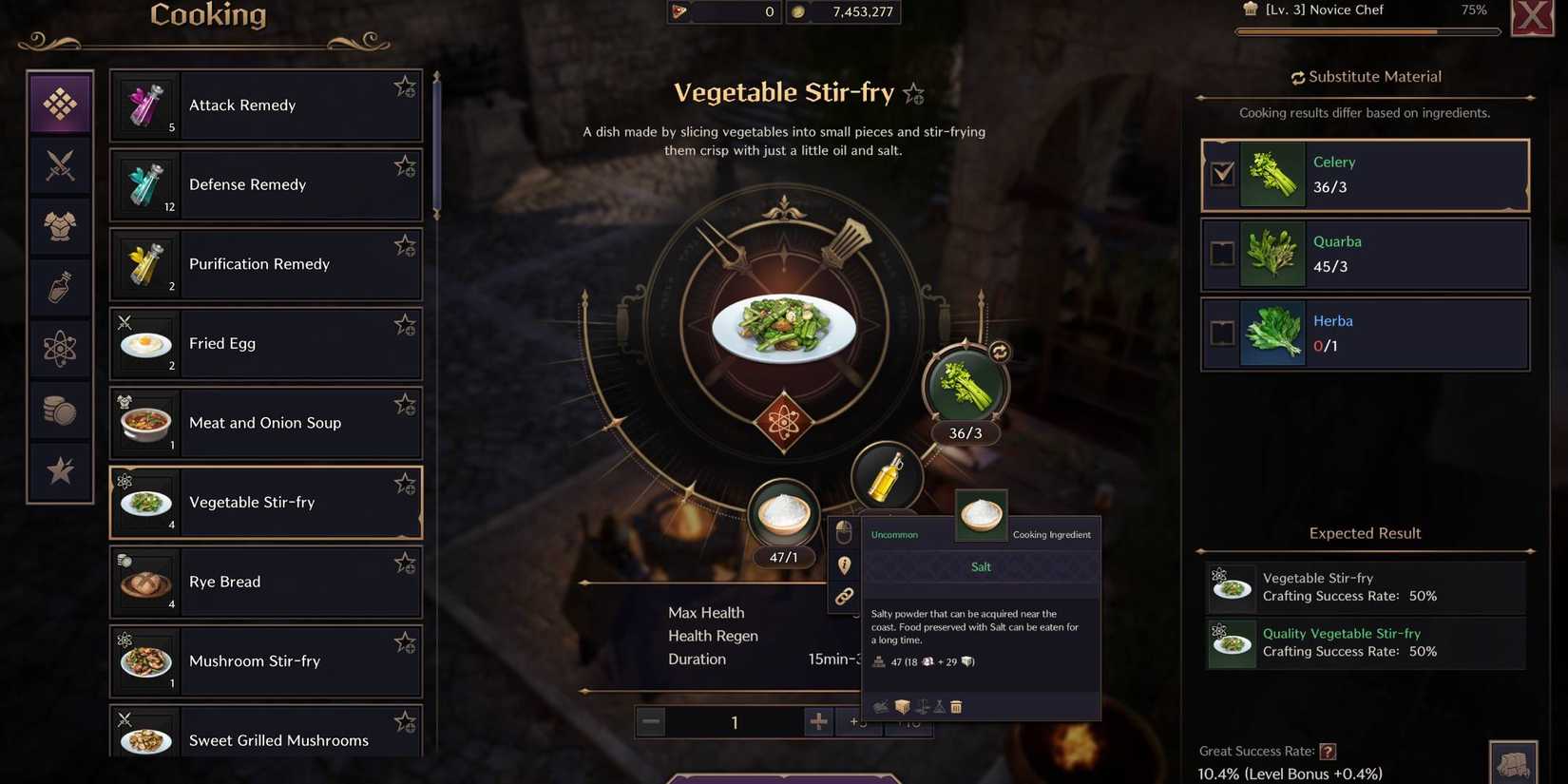Viewport: 1568px width, 784px height.
Task: Click the quantity input field showing 1
Action: pos(734,722)
